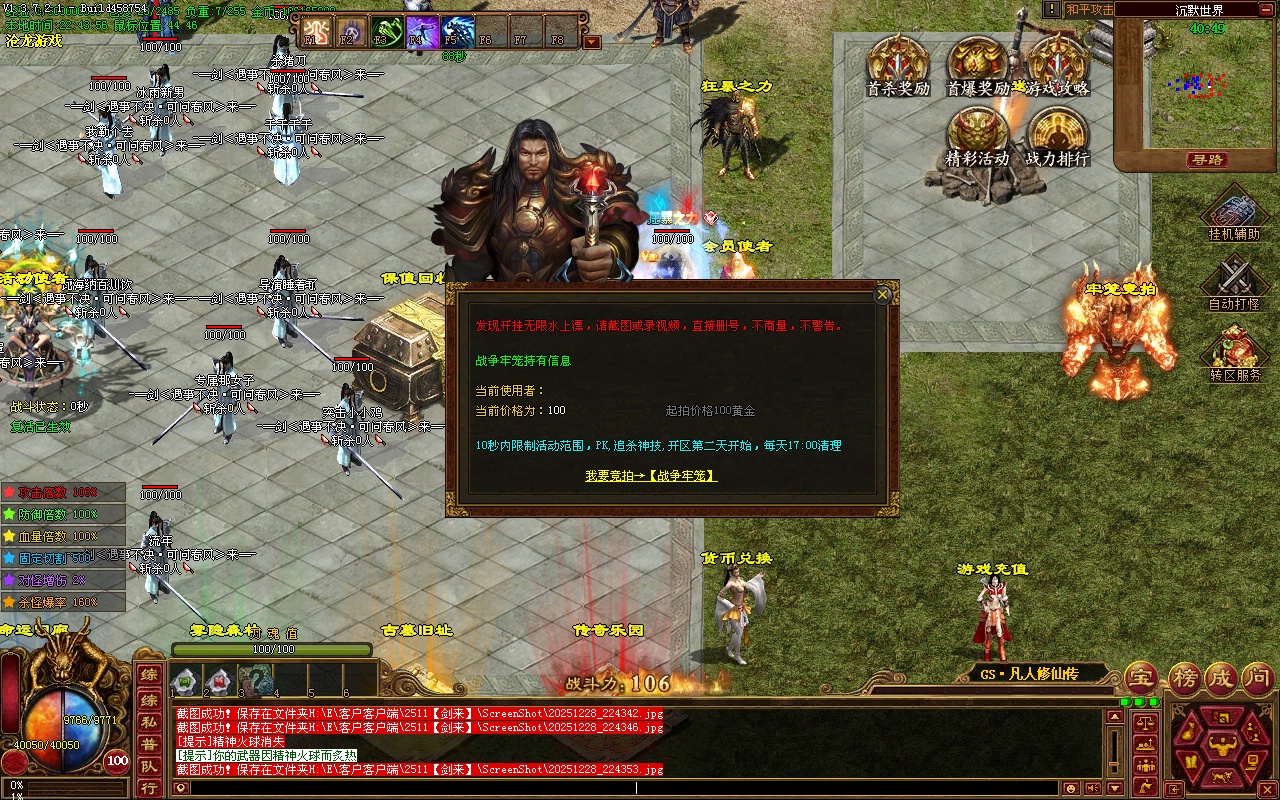Toggle 自动打怪 auto-fight icon

pyautogui.click(x=1234, y=282)
